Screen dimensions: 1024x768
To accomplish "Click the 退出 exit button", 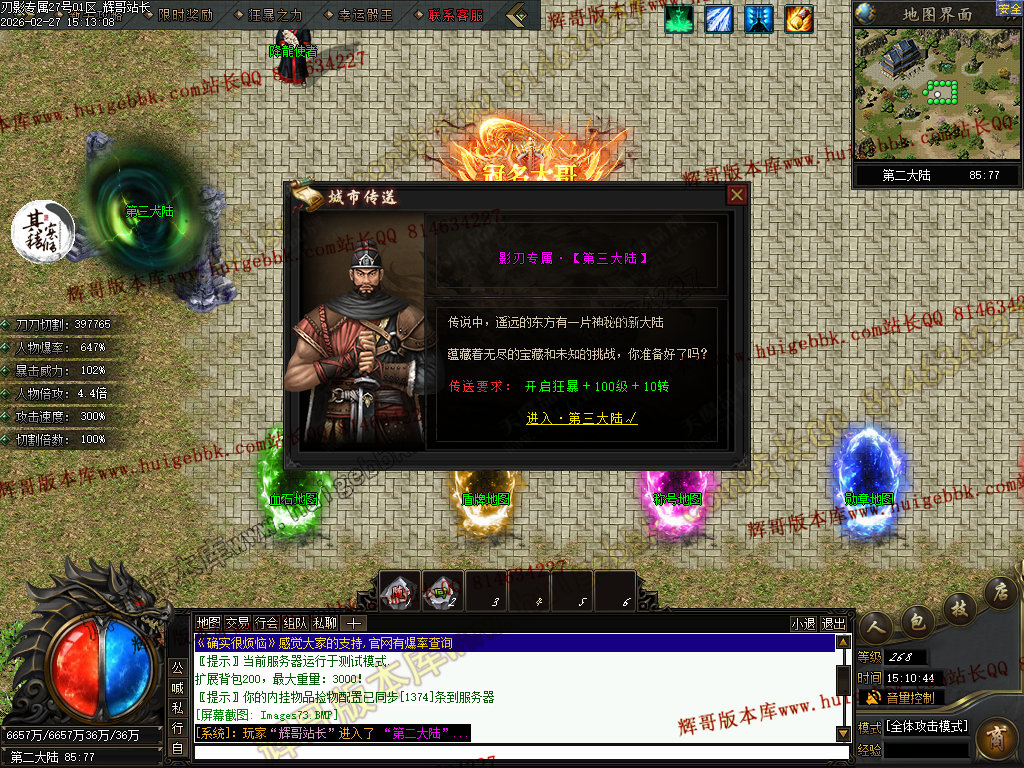I will point(833,623).
